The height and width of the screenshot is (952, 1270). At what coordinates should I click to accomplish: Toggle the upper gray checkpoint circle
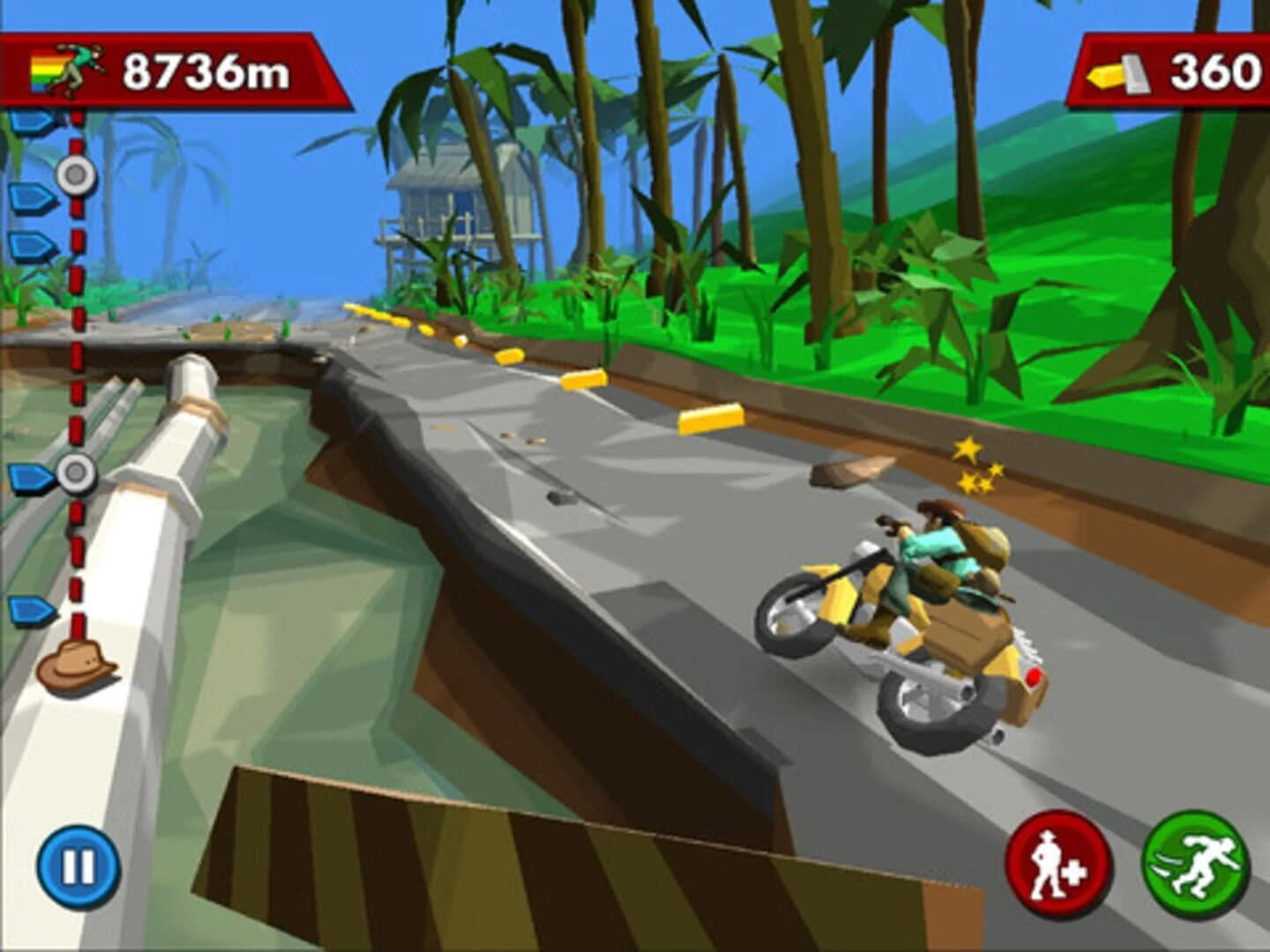[x=76, y=175]
